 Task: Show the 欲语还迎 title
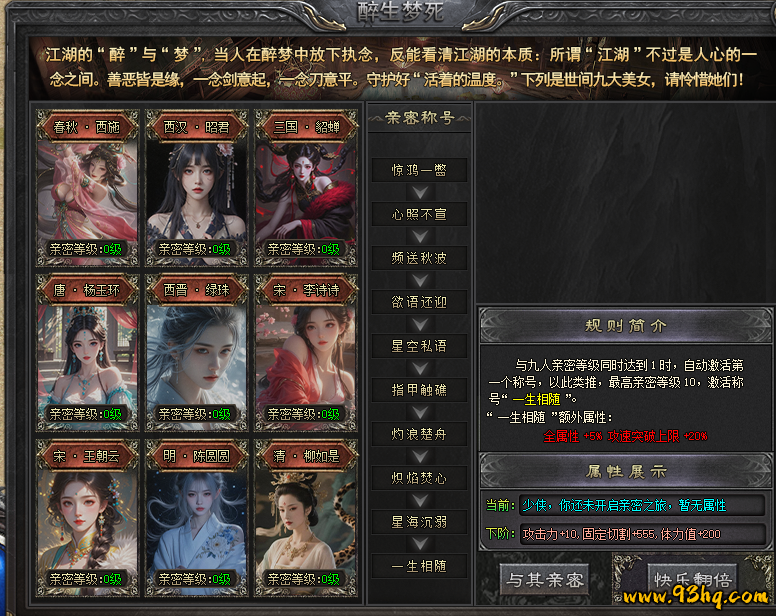[x=419, y=301]
